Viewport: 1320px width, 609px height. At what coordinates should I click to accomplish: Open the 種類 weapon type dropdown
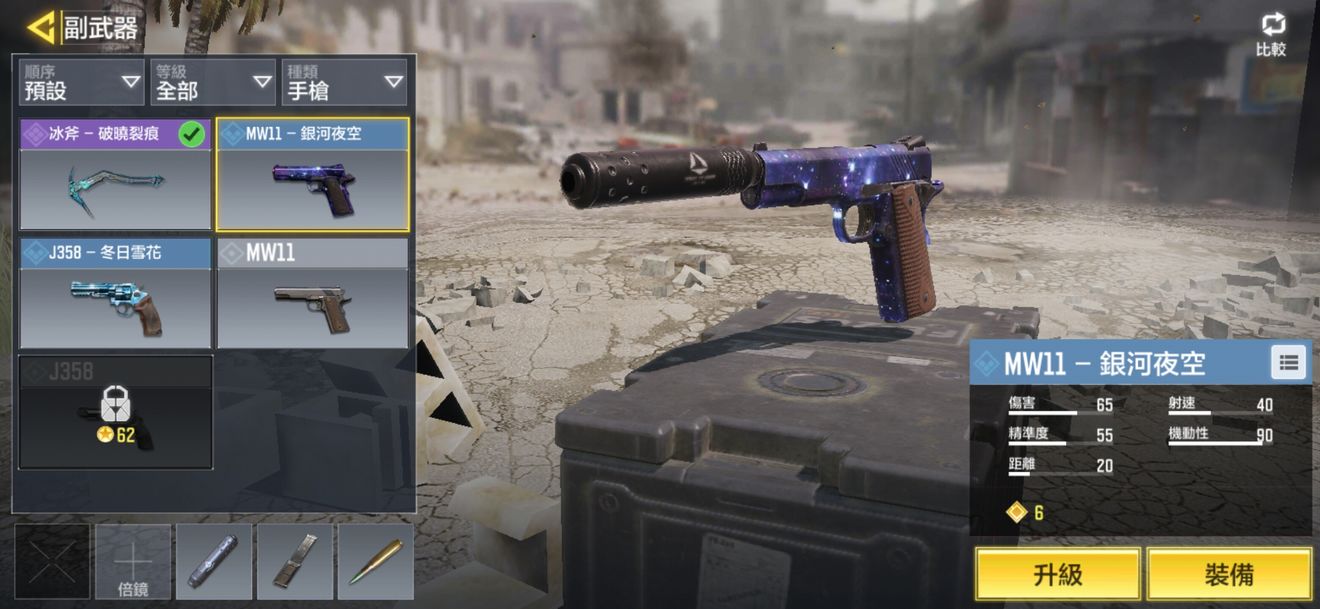345,82
